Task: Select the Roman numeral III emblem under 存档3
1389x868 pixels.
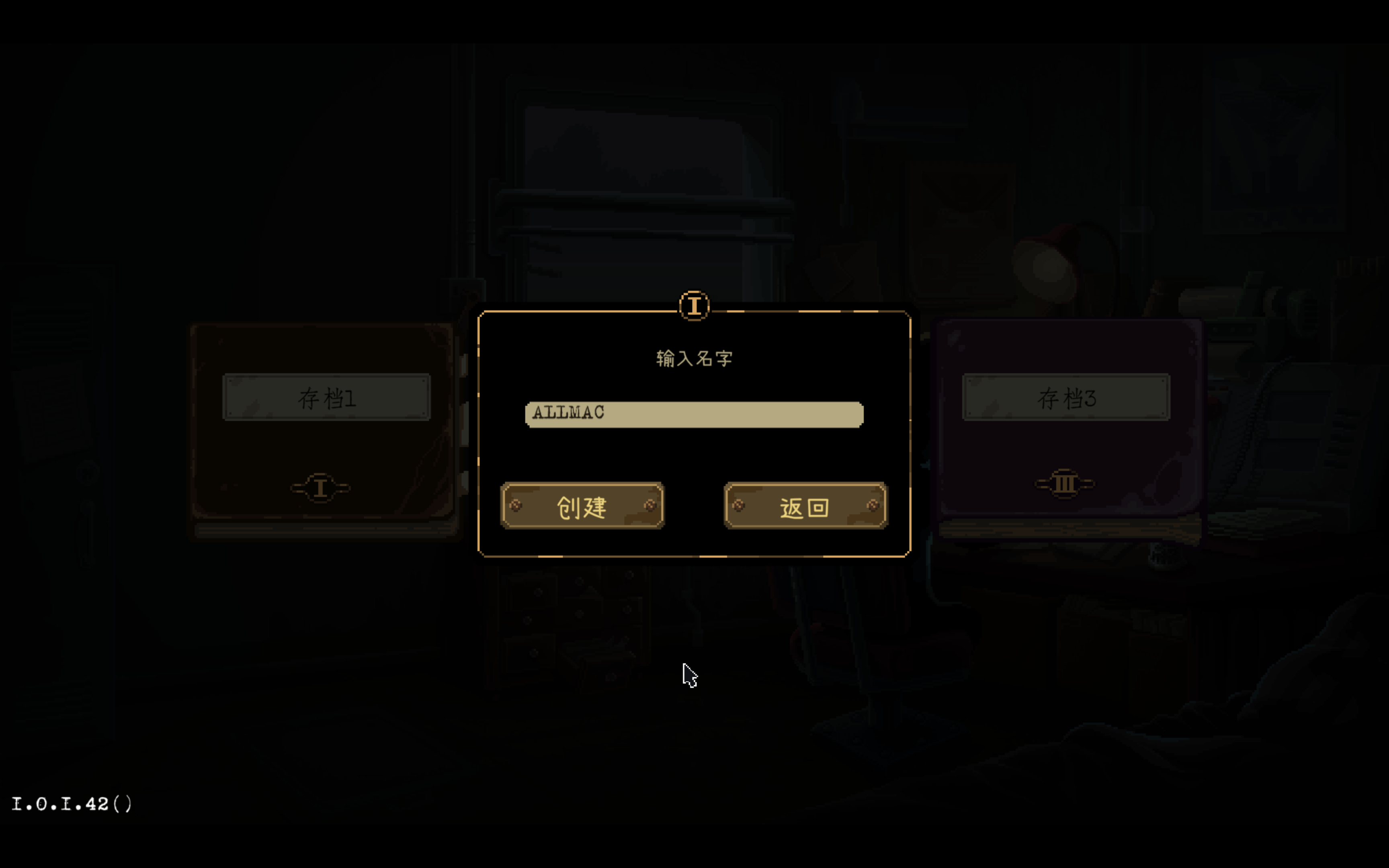Action: click(x=1065, y=484)
